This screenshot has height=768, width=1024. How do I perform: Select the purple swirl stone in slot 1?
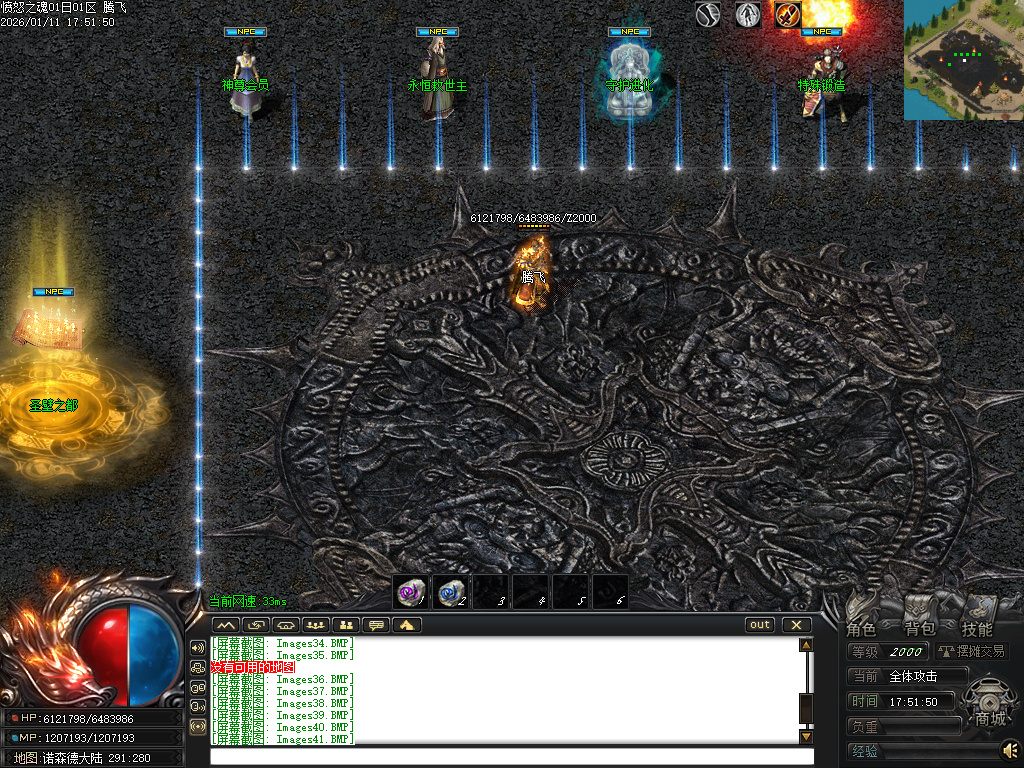(x=410, y=592)
